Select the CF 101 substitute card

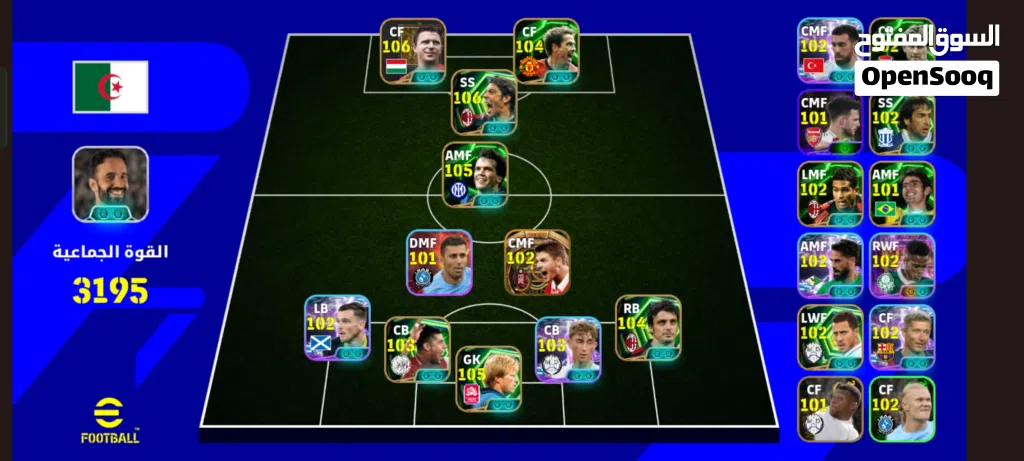(x=830, y=409)
